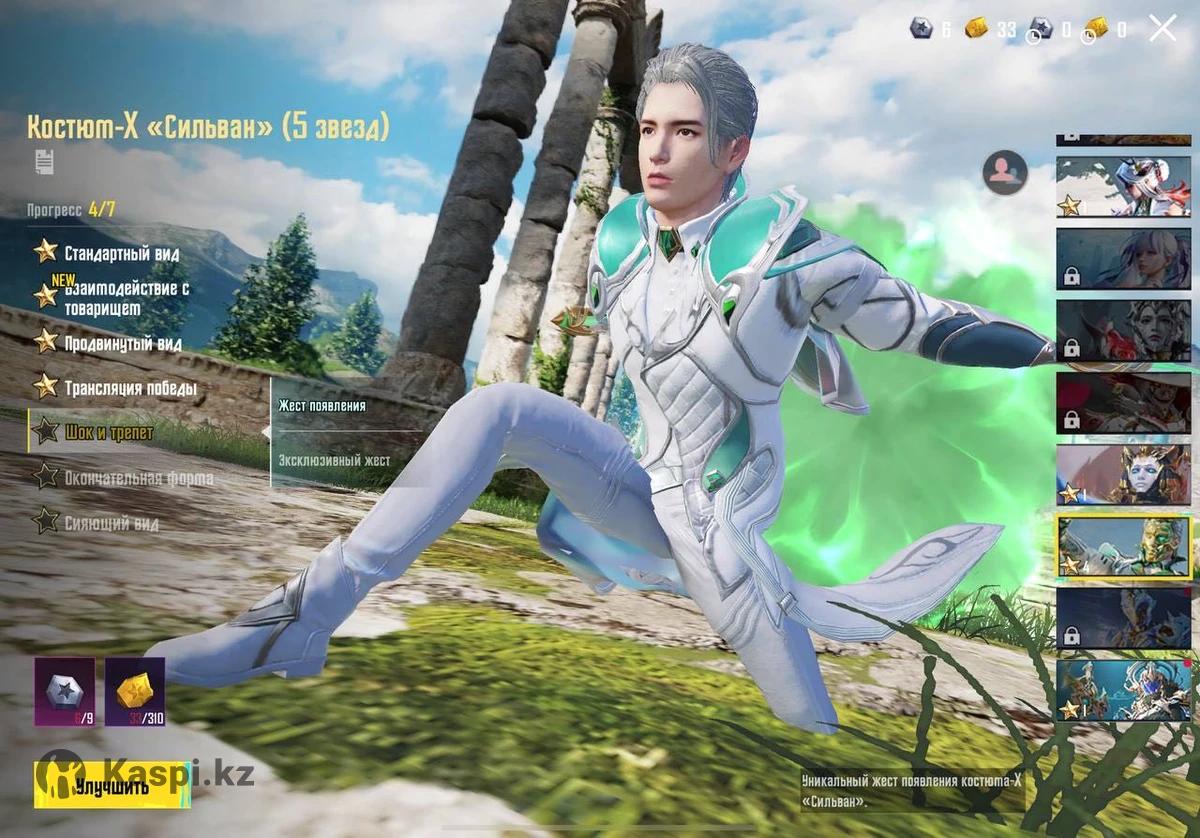
Task: Choose the locked white-haired girl suit thumbnail
Action: coord(1123,259)
